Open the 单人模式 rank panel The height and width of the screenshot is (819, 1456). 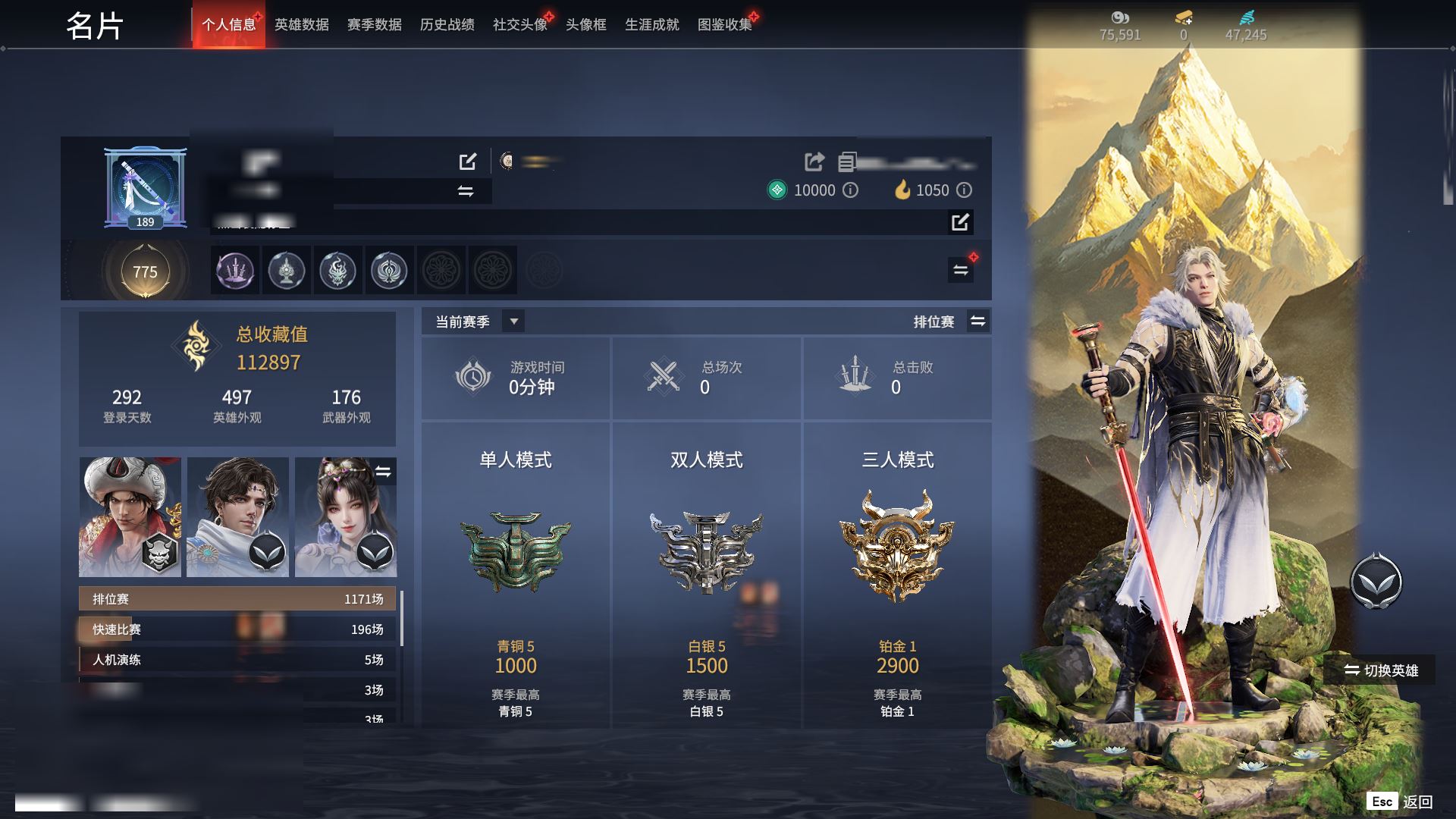pos(516,576)
